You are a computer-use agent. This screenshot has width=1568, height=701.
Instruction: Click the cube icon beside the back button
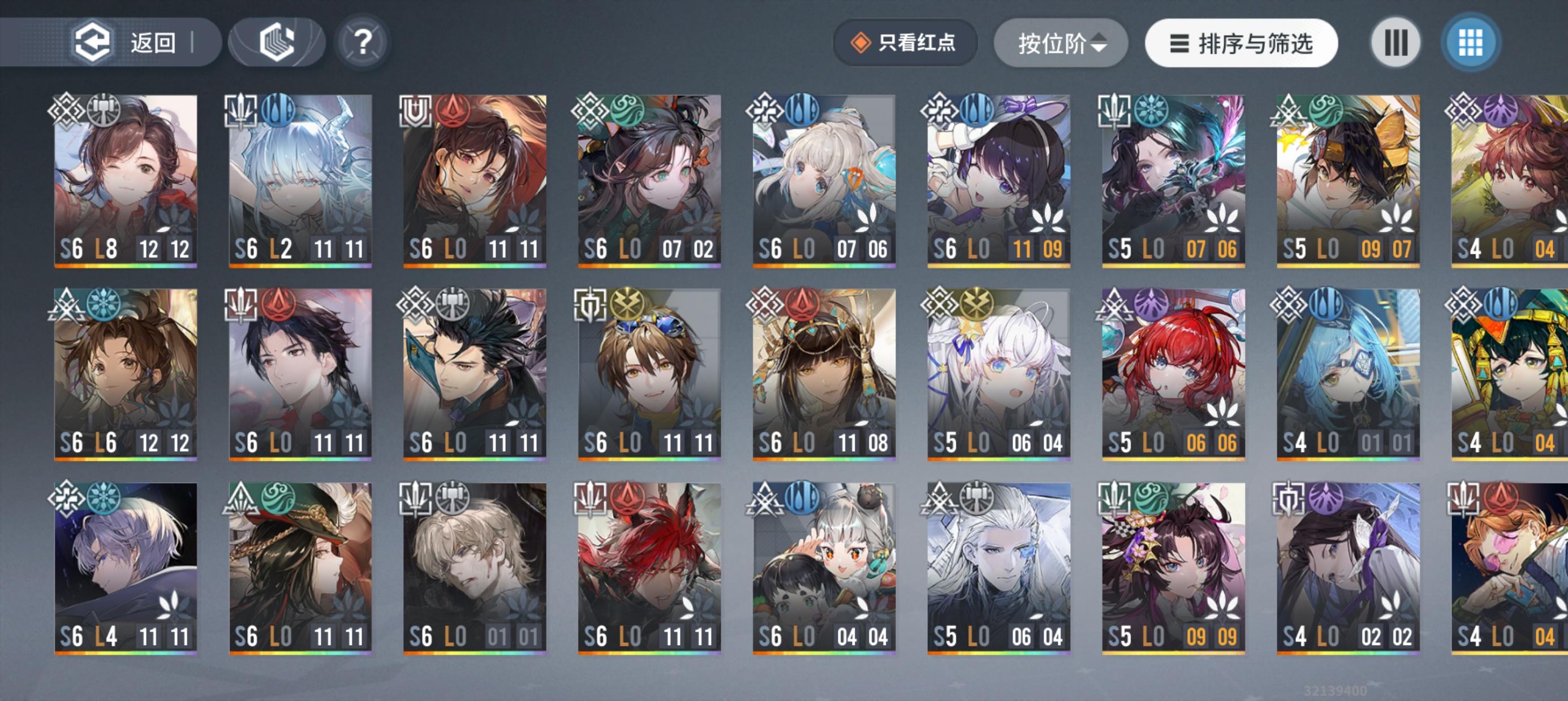277,41
